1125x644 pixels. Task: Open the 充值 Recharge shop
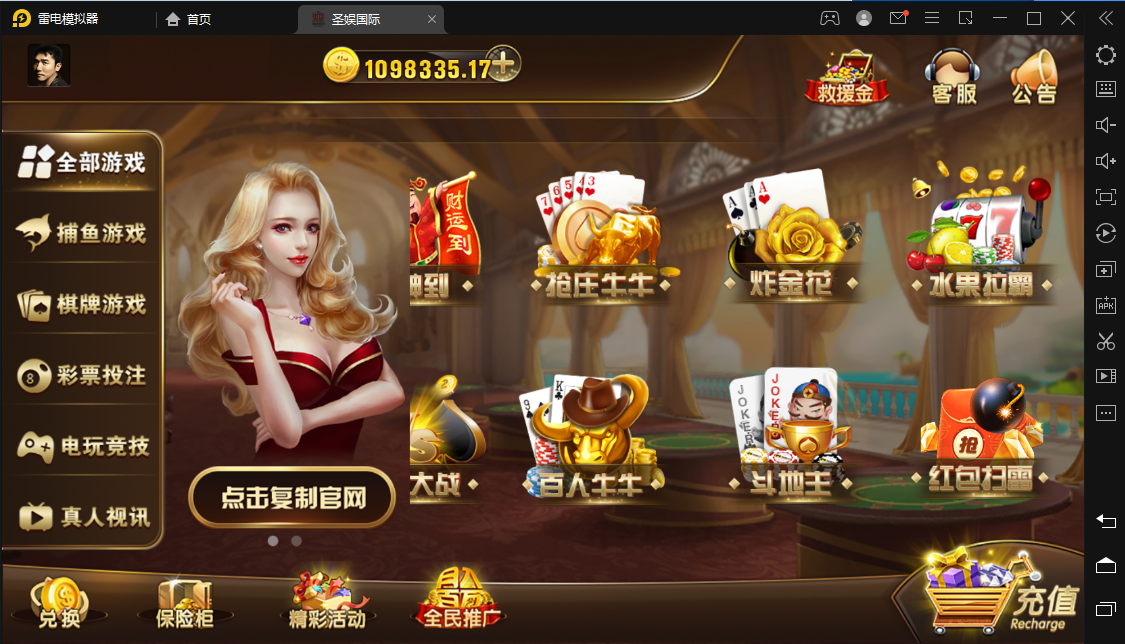[1000, 598]
